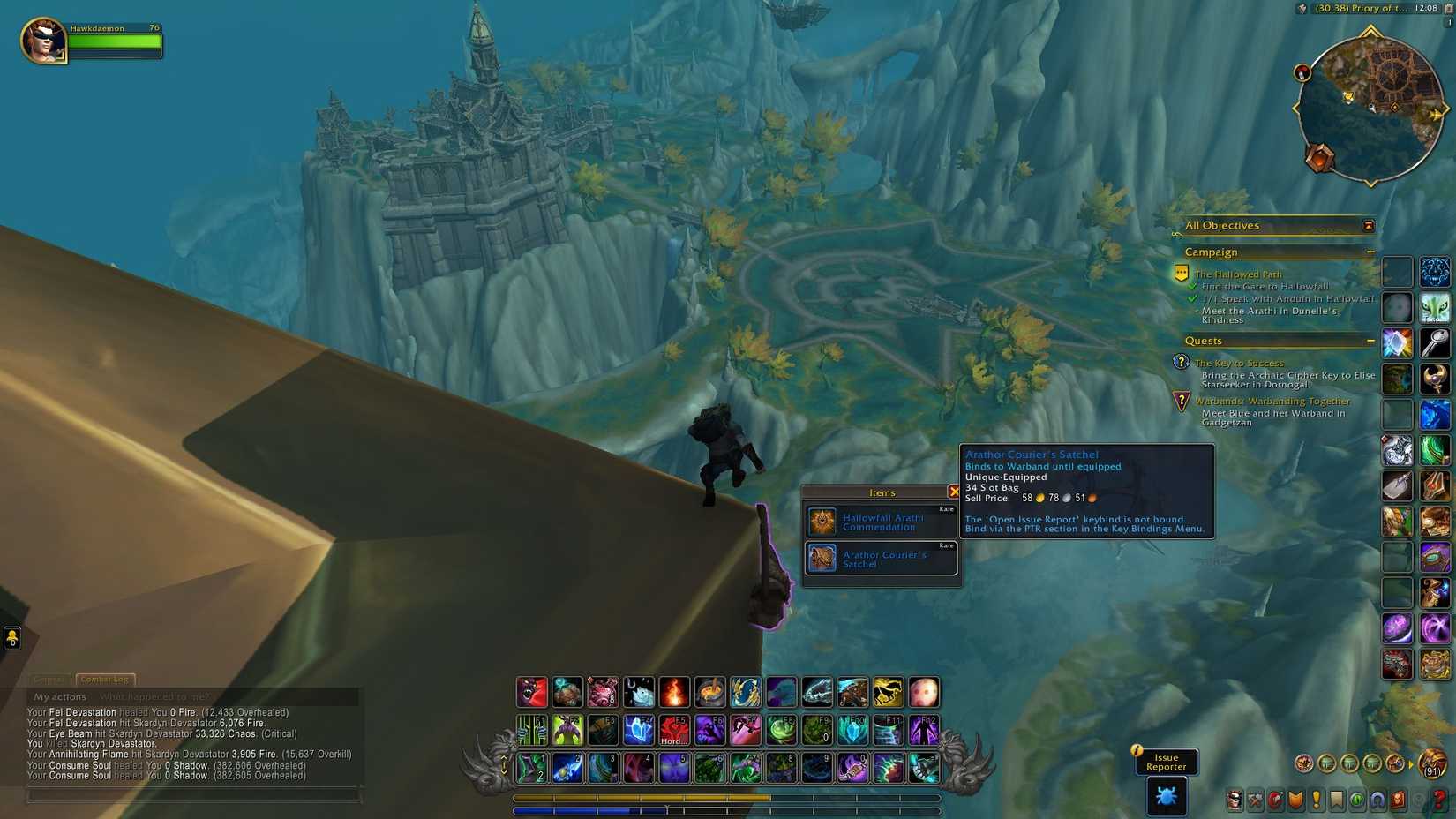Collapse the Quests section in the tracker
1456x819 pixels.
(1371, 341)
